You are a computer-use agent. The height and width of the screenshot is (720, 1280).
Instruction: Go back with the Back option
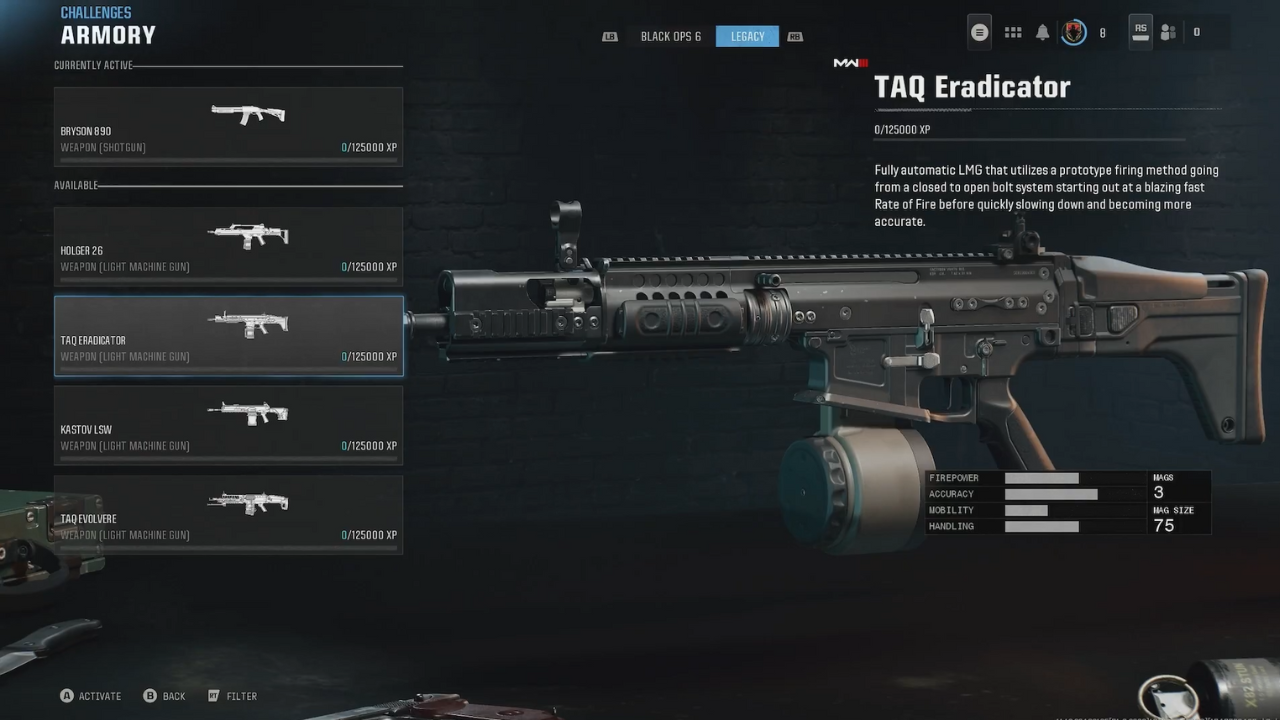click(x=165, y=696)
